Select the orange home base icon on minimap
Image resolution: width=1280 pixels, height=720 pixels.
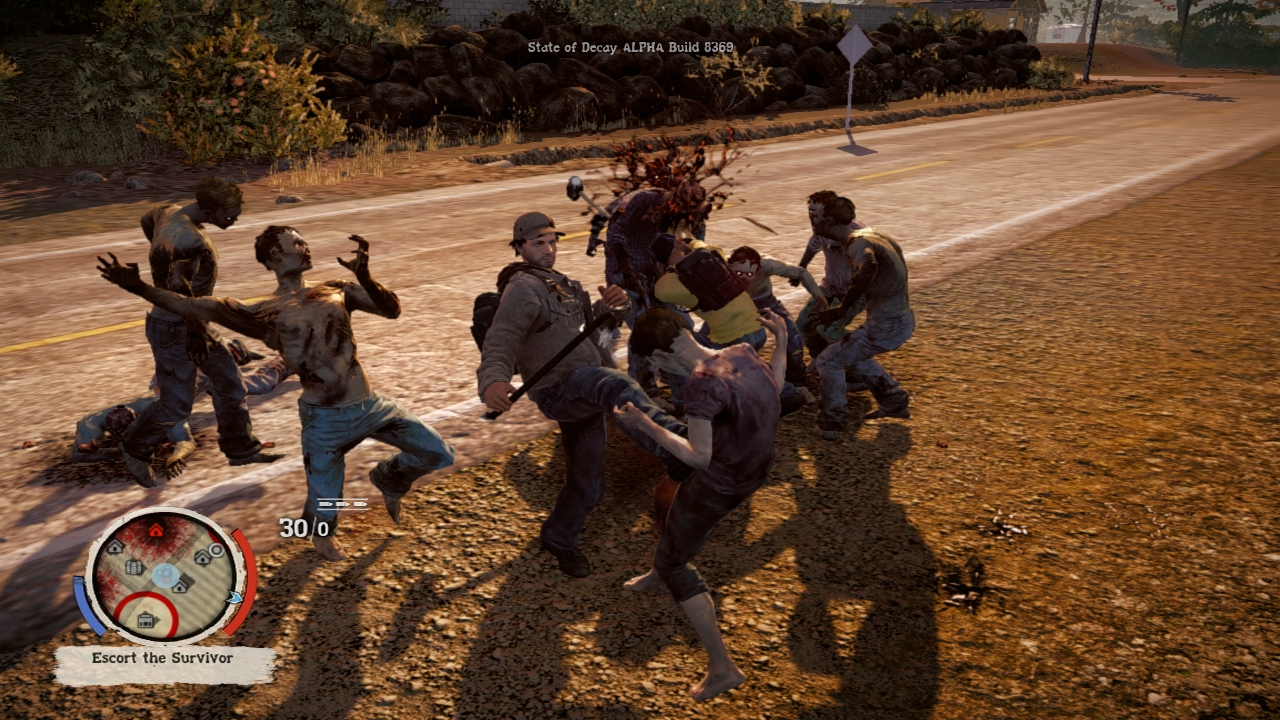pyautogui.click(x=156, y=530)
